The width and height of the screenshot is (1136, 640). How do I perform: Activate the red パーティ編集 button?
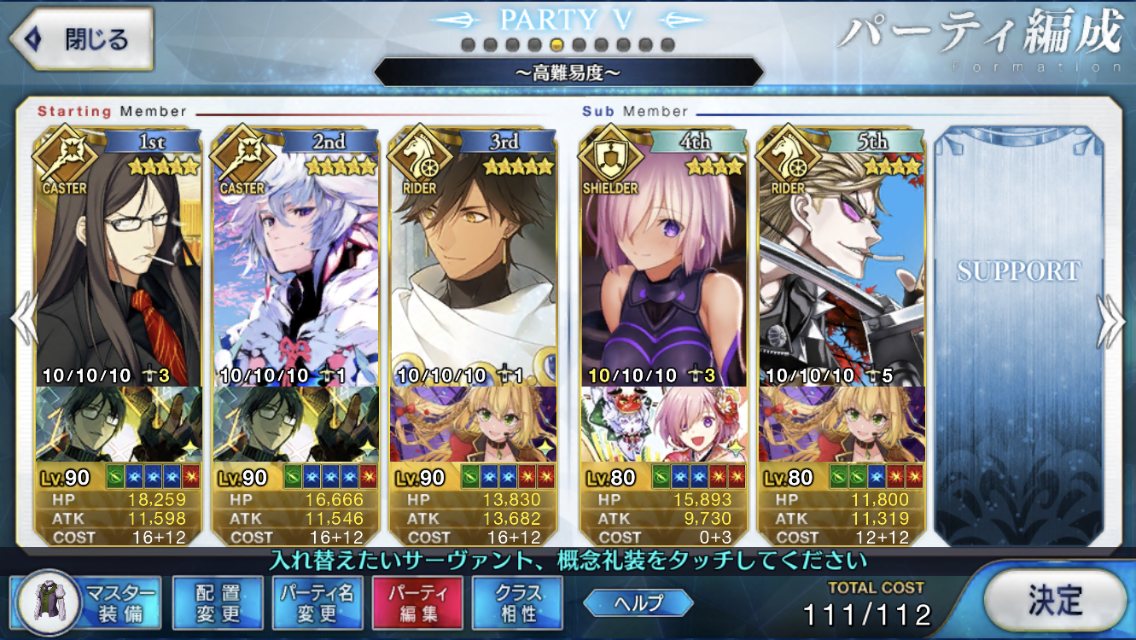(418, 603)
